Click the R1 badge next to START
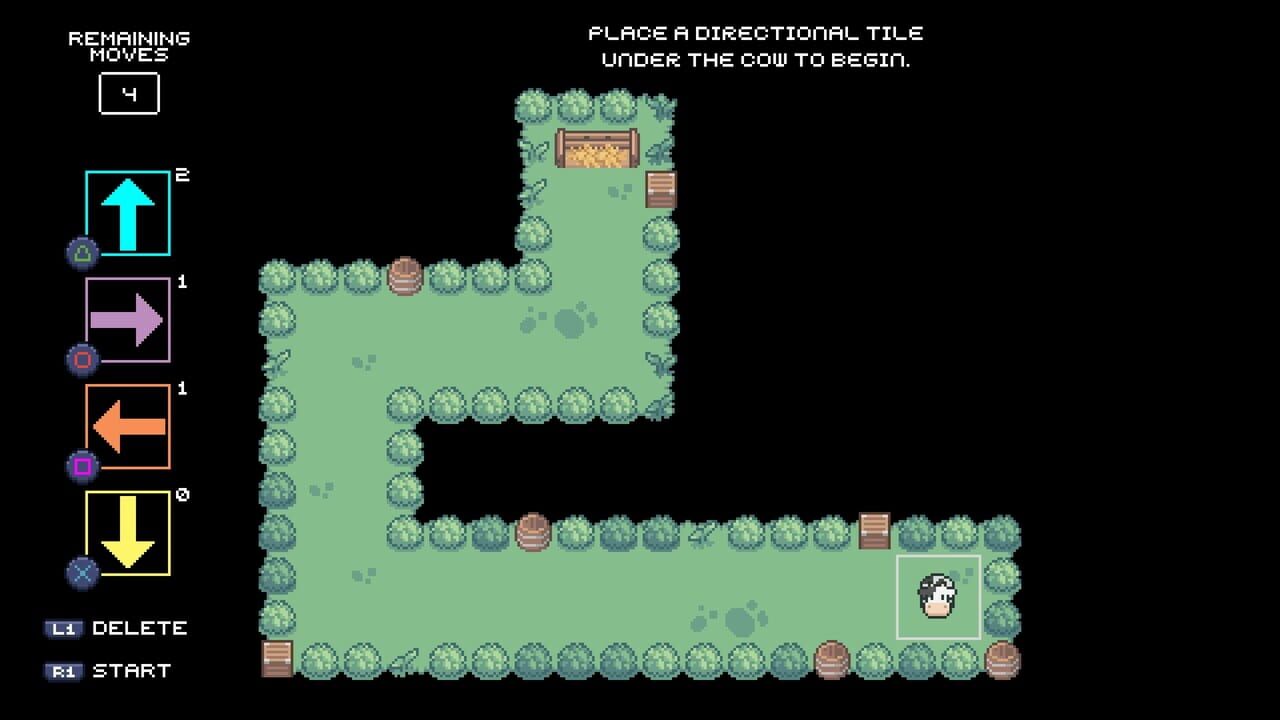The image size is (1280, 720). click(65, 672)
